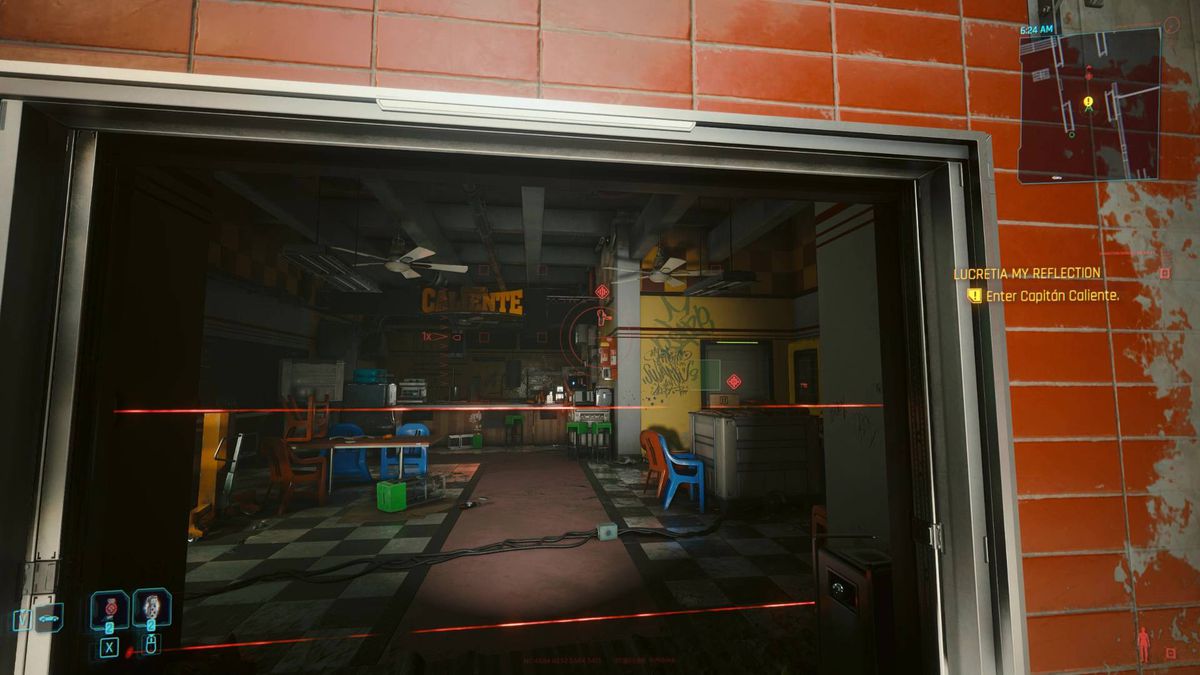Use the health inhaler consumable slot

(151, 607)
